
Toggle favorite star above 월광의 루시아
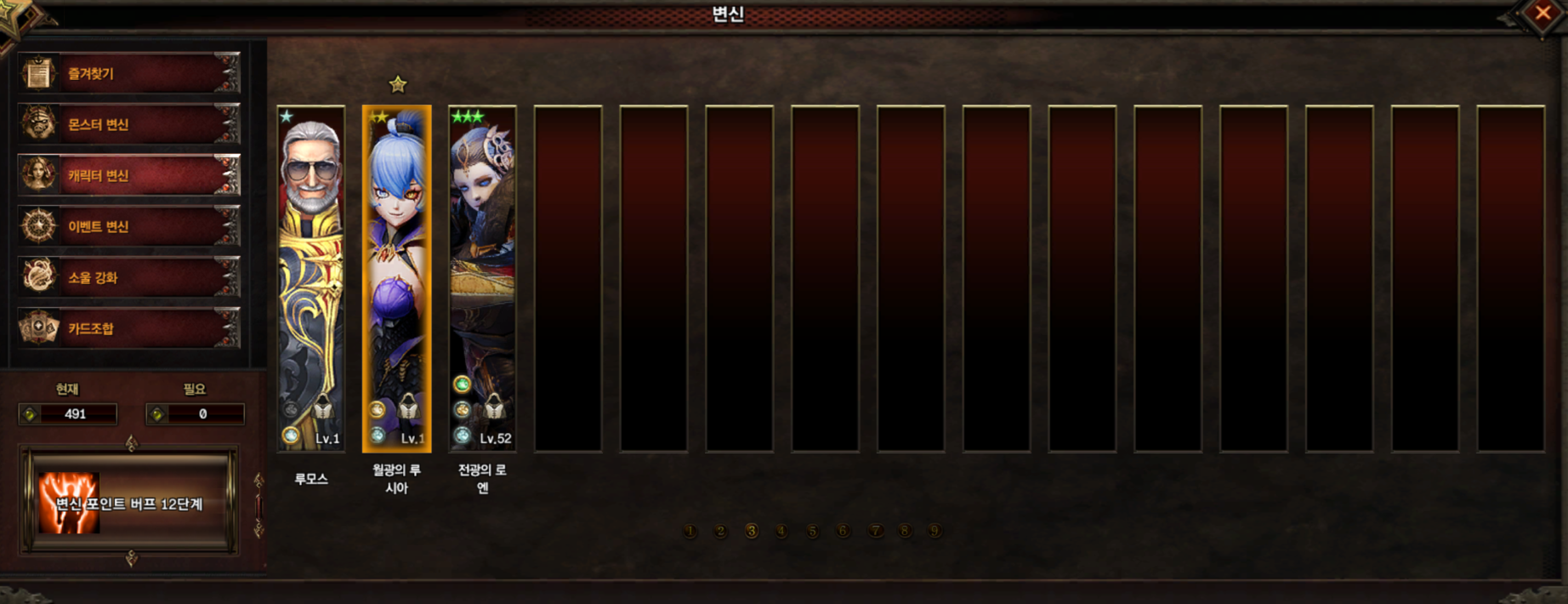click(397, 84)
